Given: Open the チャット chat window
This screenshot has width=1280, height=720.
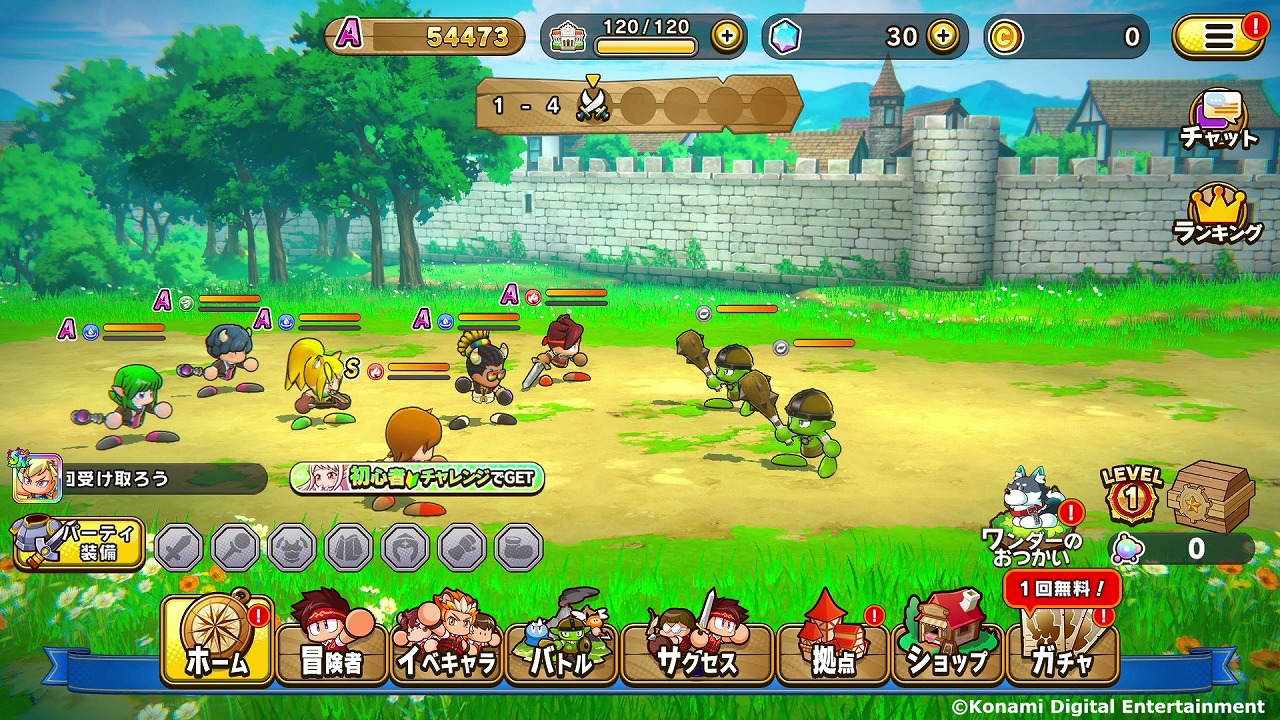Looking at the screenshot, I should tap(1217, 120).
